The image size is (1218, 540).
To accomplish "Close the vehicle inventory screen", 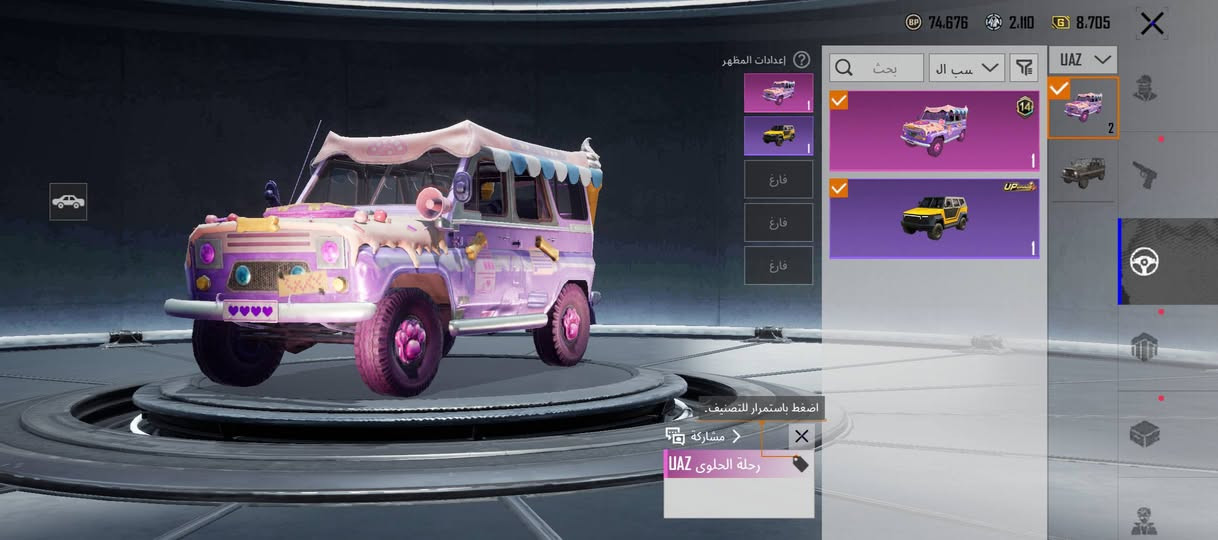I will pos(1152,23).
